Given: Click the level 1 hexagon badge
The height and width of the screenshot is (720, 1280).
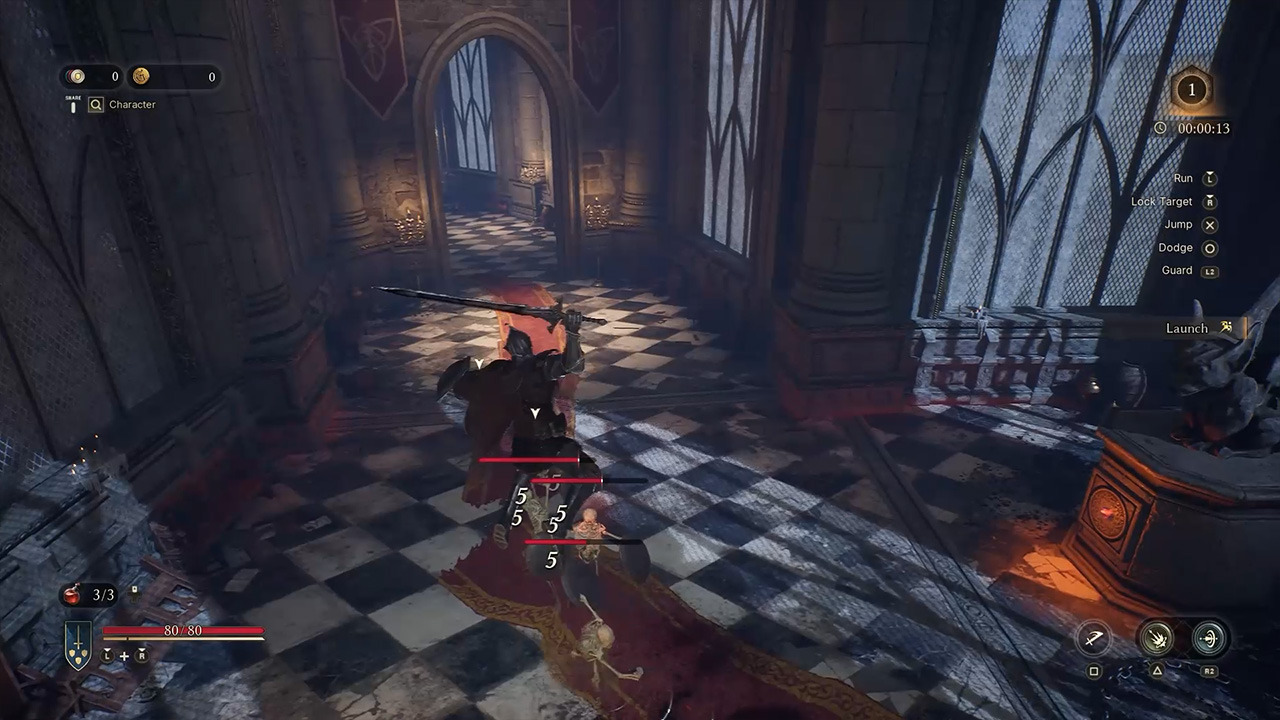Looking at the screenshot, I should click(x=1190, y=90).
